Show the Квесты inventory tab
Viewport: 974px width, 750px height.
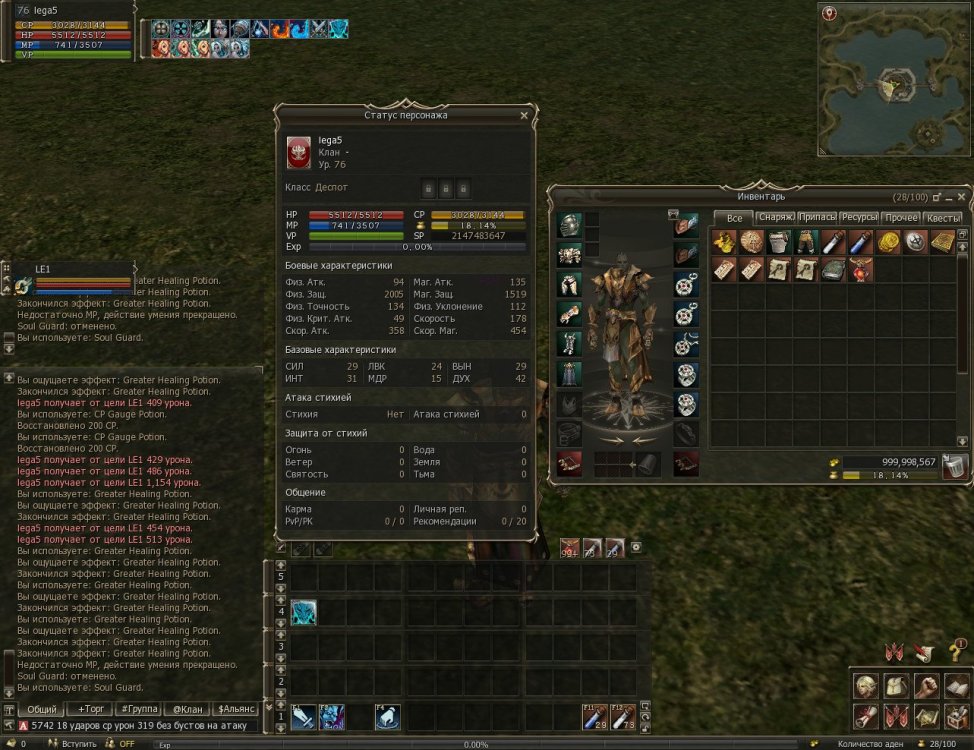point(943,218)
